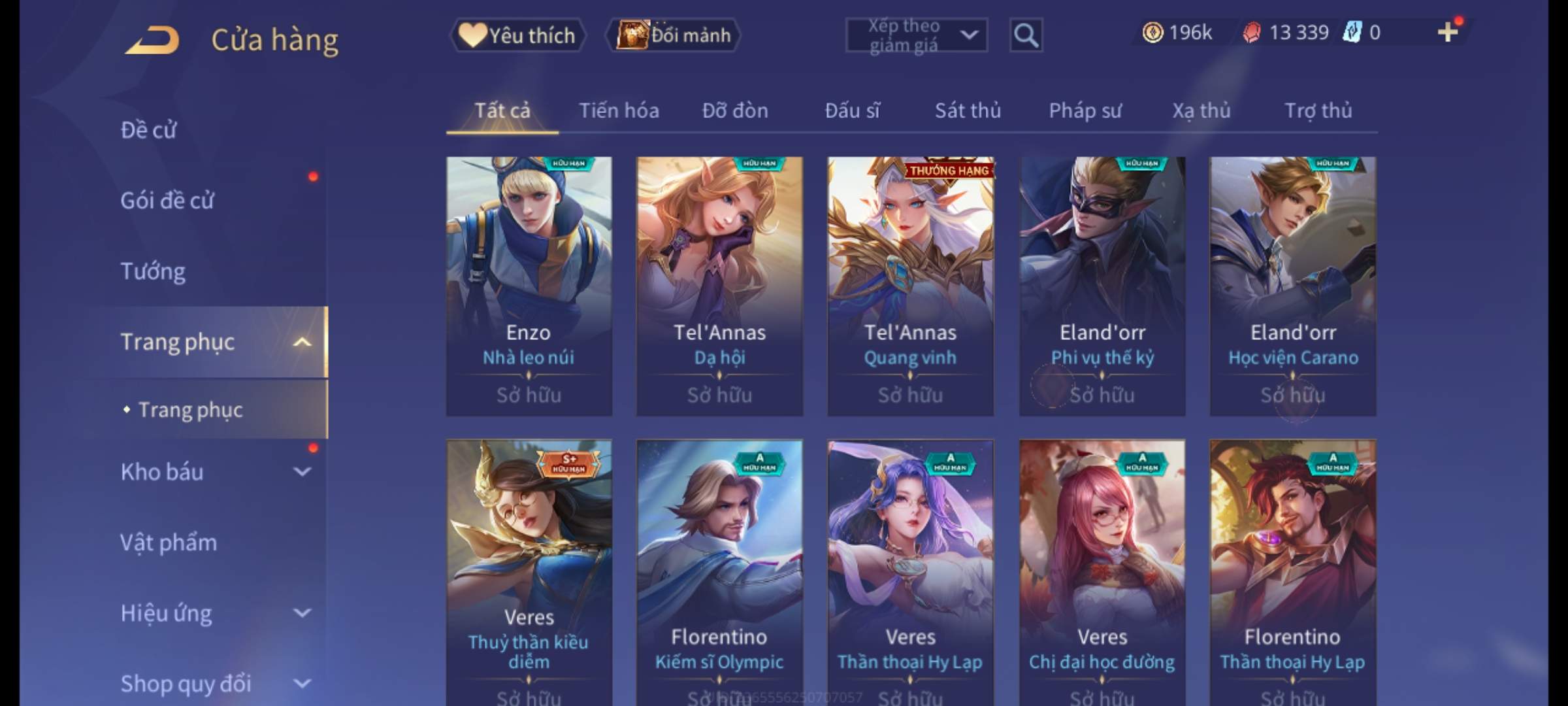The width and height of the screenshot is (1568, 706).
Task: Click the magnifying glass search button
Action: [1026, 35]
